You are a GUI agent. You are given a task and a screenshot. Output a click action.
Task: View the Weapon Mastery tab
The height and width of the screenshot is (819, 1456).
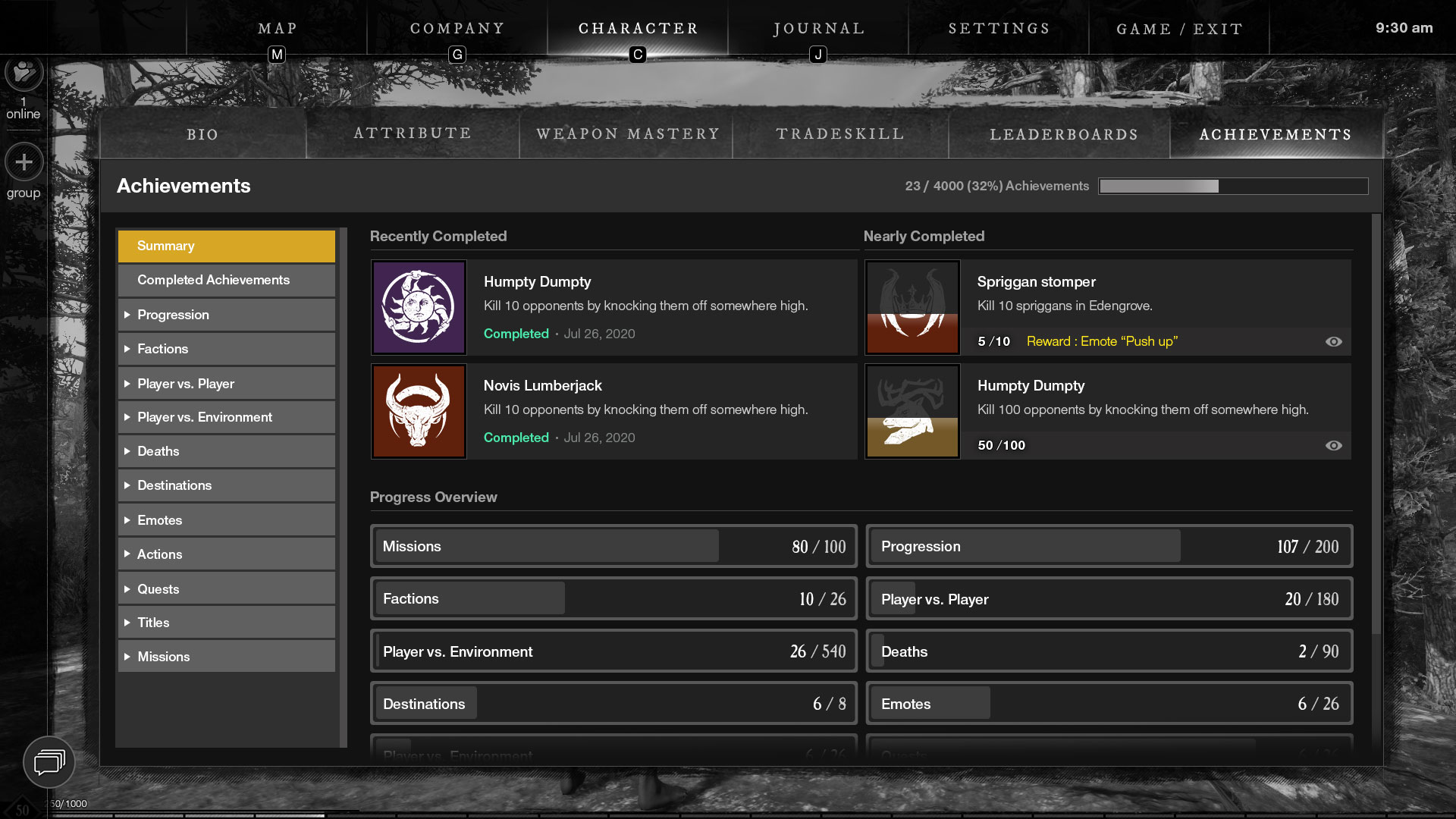click(x=627, y=134)
